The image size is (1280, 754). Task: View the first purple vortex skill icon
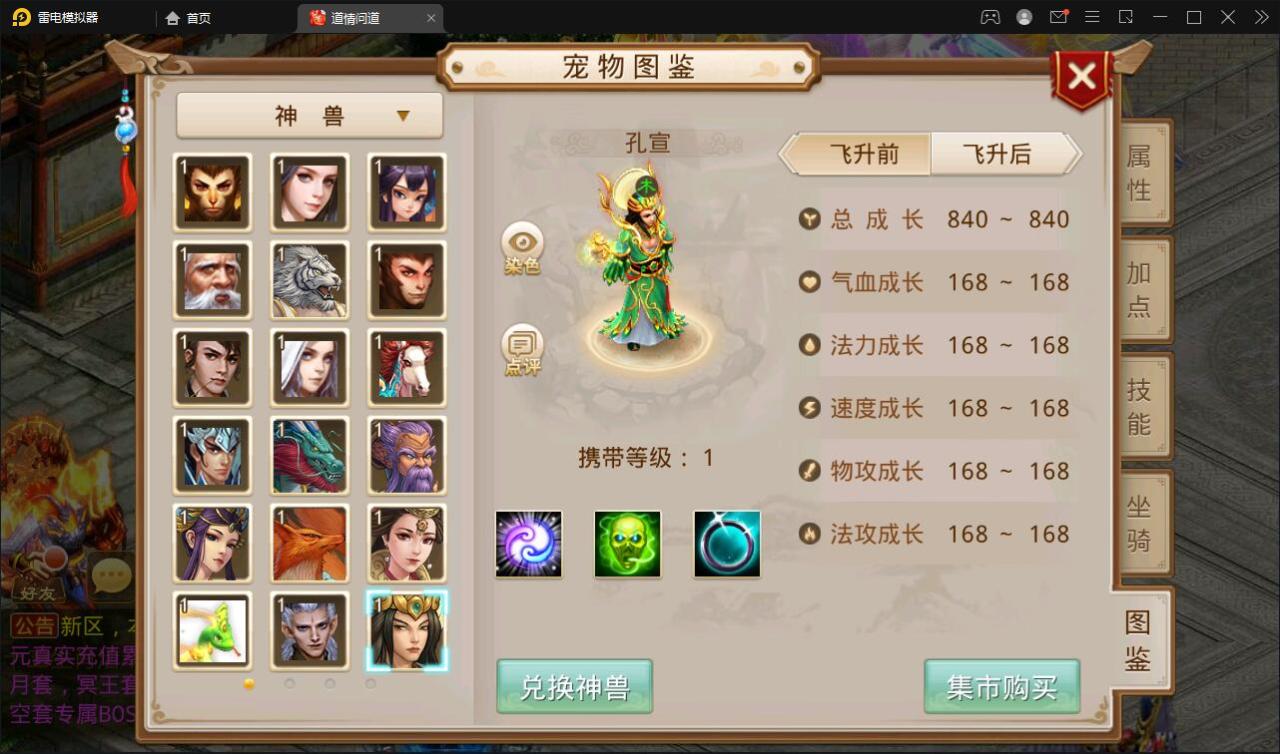click(527, 543)
